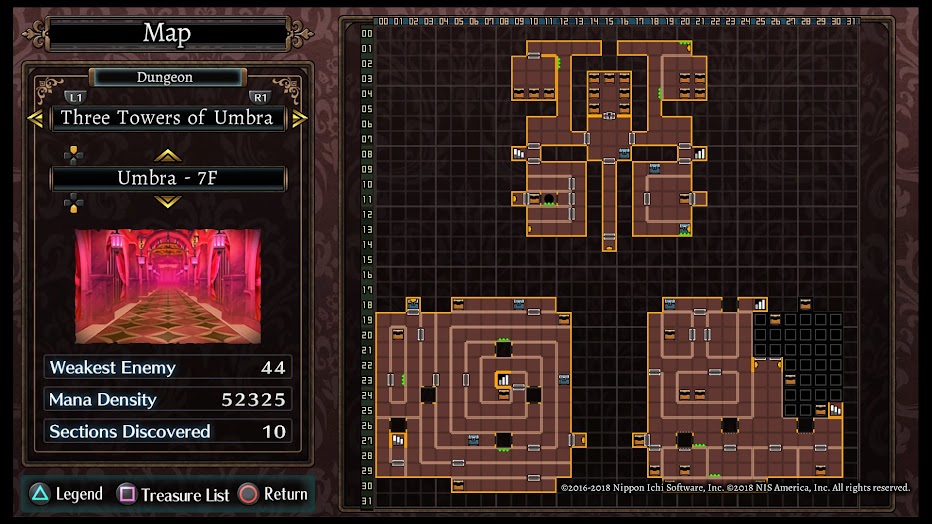
Task: Choose the Three Towers of Umbra dungeon name
Action: coord(167,118)
